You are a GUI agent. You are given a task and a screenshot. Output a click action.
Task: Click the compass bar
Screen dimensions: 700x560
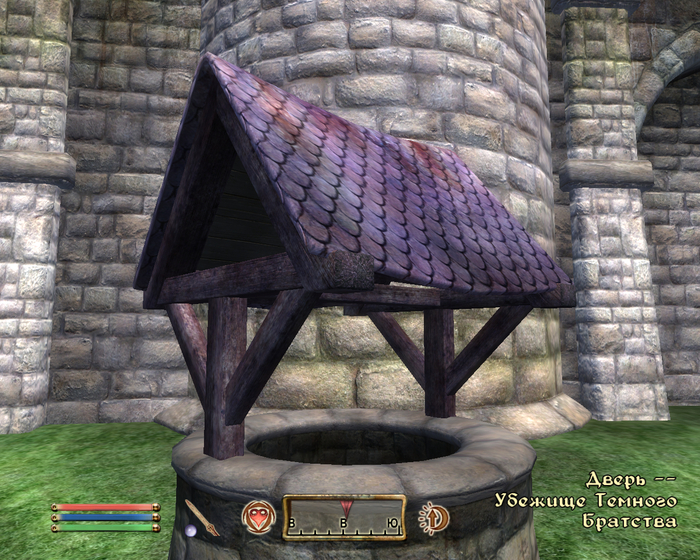(x=344, y=517)
